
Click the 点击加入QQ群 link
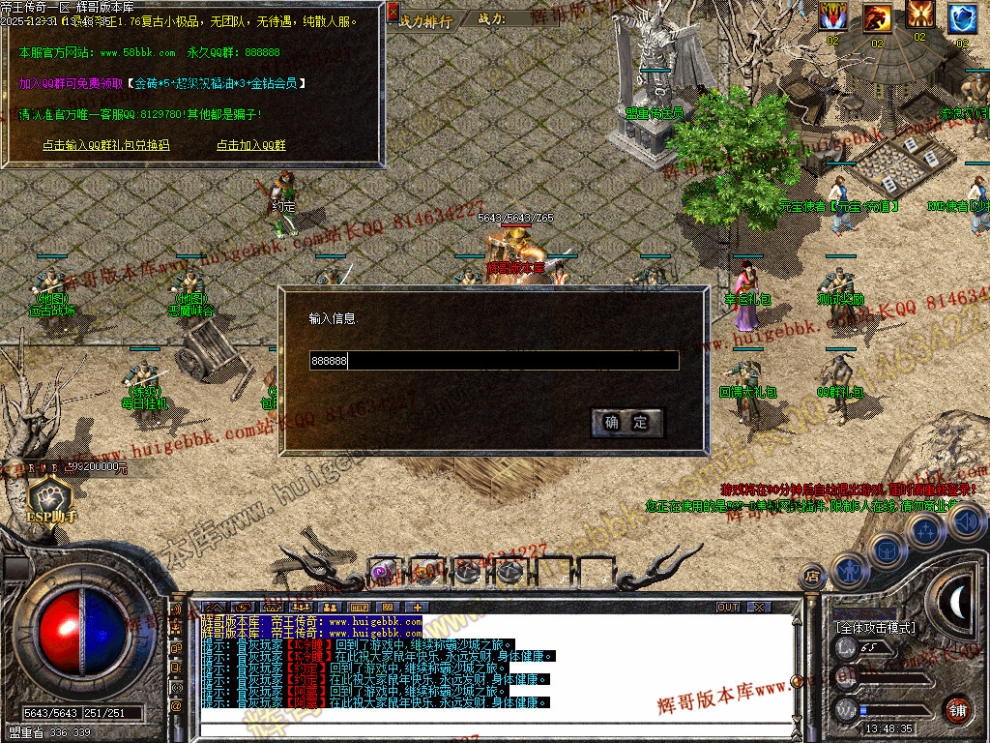pyautogui.click(x=251, y=145)
